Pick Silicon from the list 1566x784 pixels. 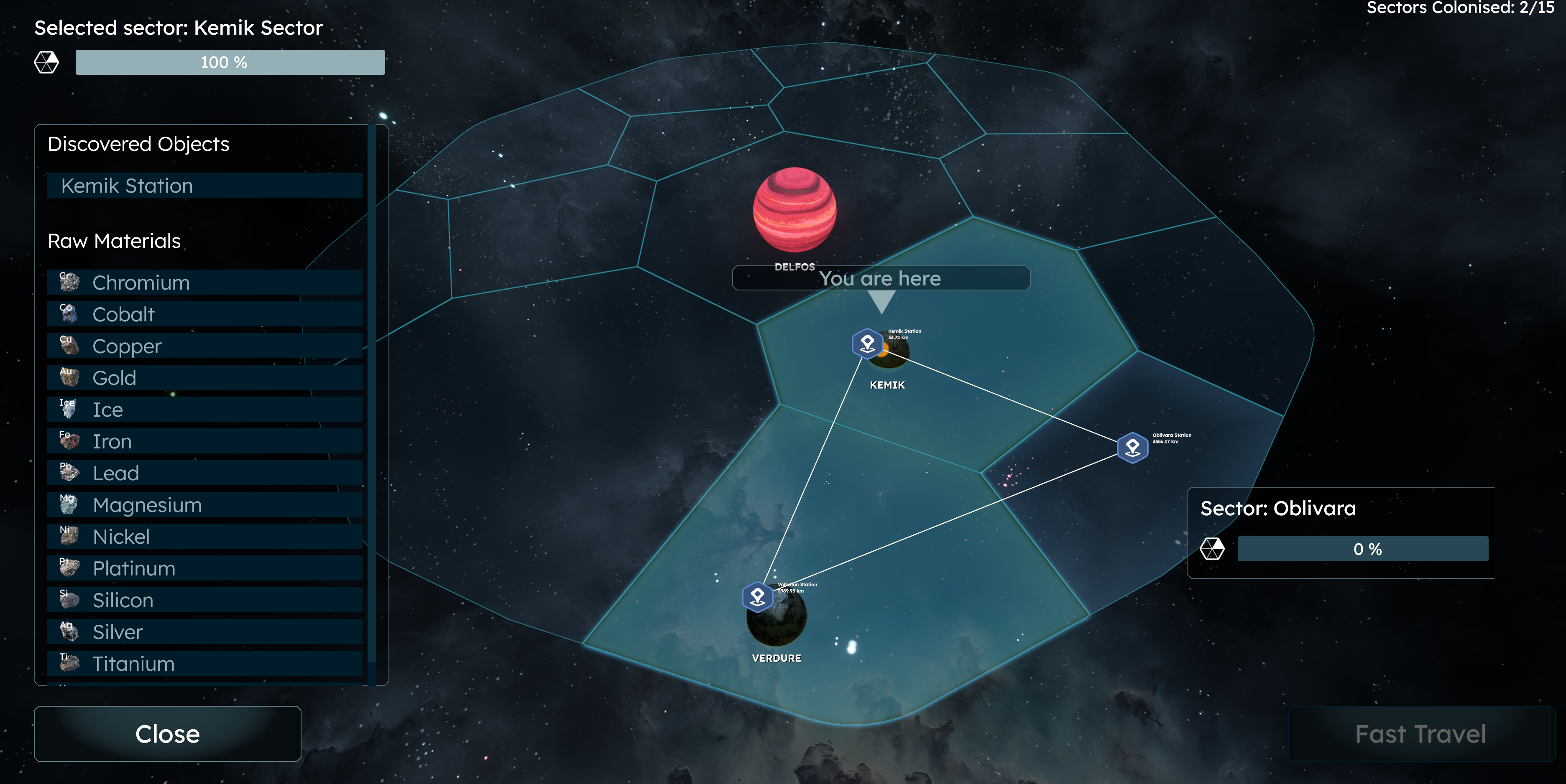point(205,600)
